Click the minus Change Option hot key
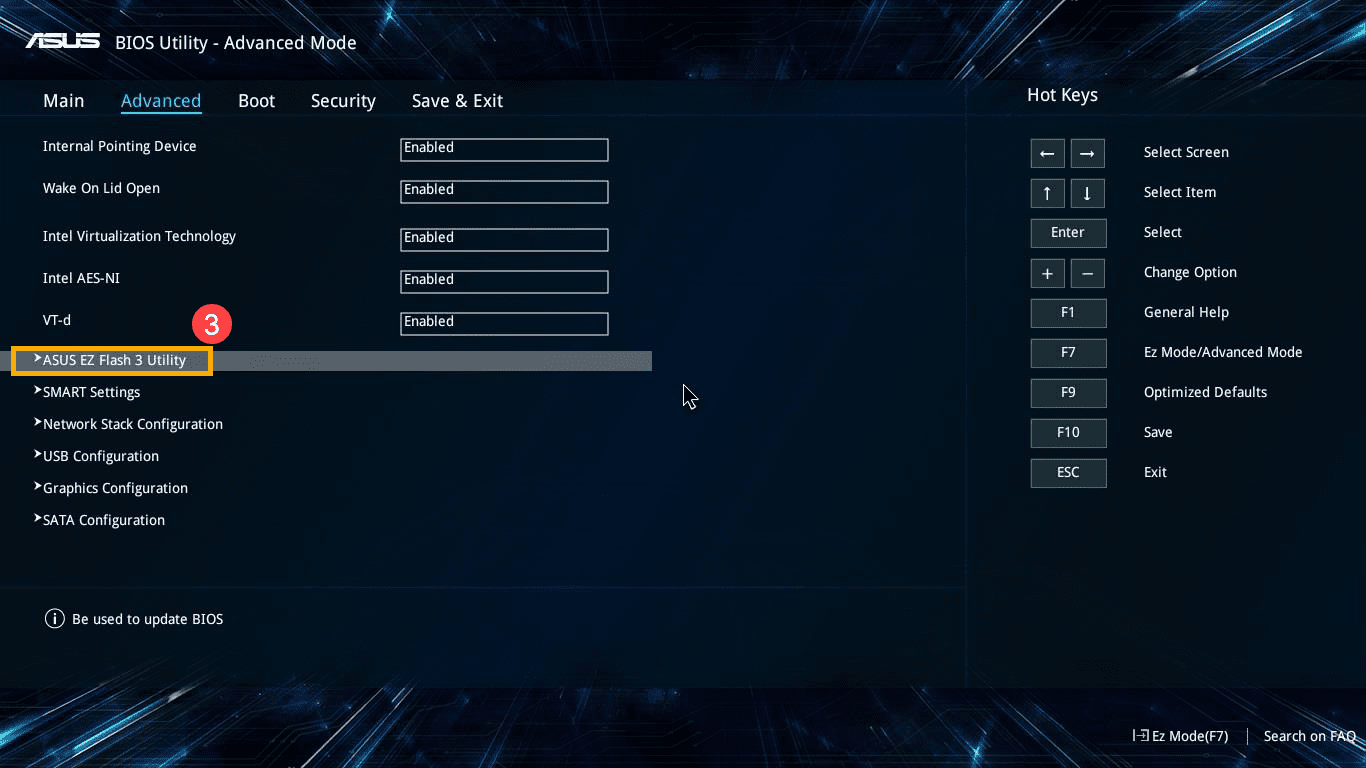The width and height of the screenshot is (1366, 768). point(1087,273)
